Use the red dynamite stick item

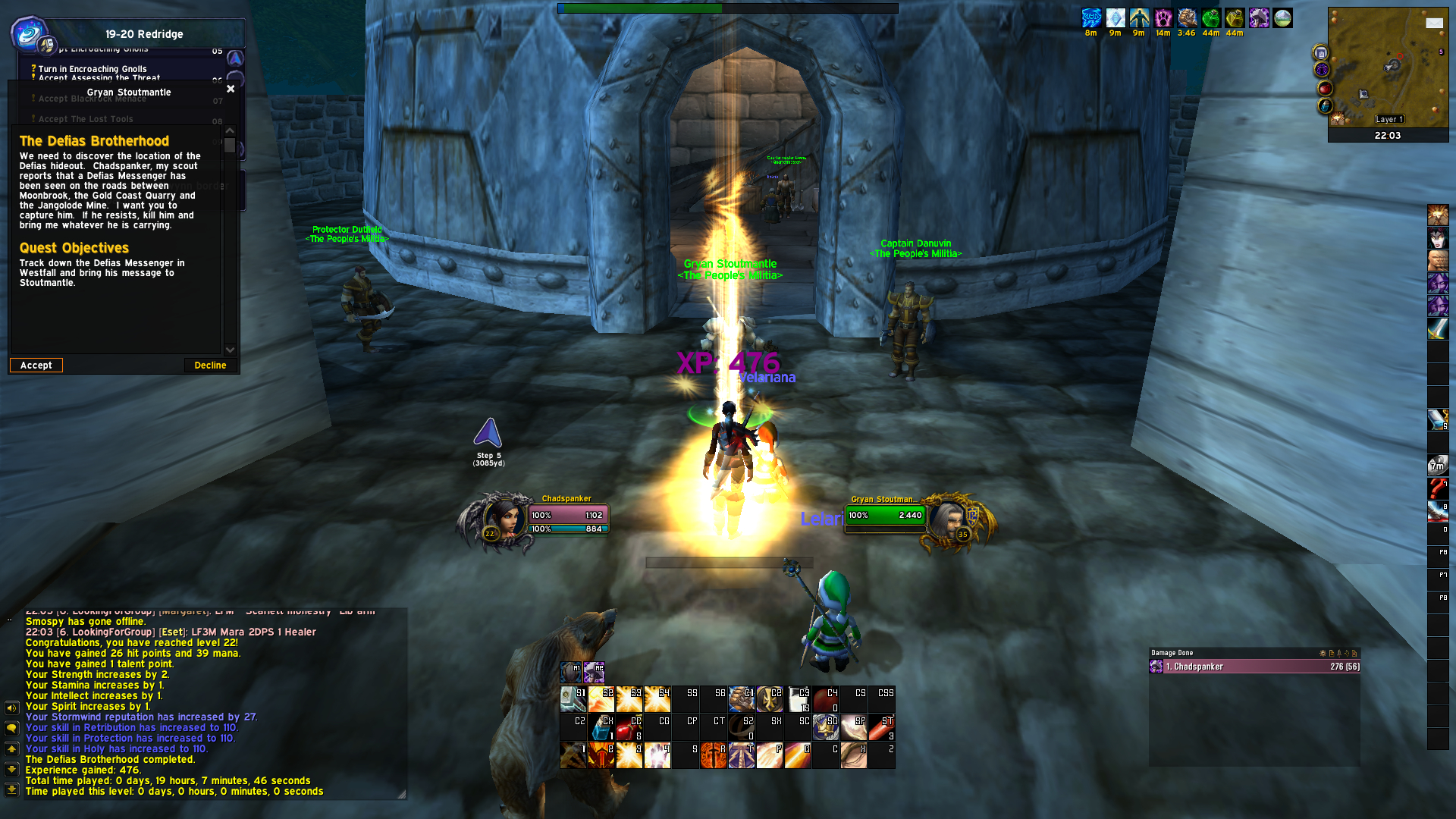pos(881,727)
